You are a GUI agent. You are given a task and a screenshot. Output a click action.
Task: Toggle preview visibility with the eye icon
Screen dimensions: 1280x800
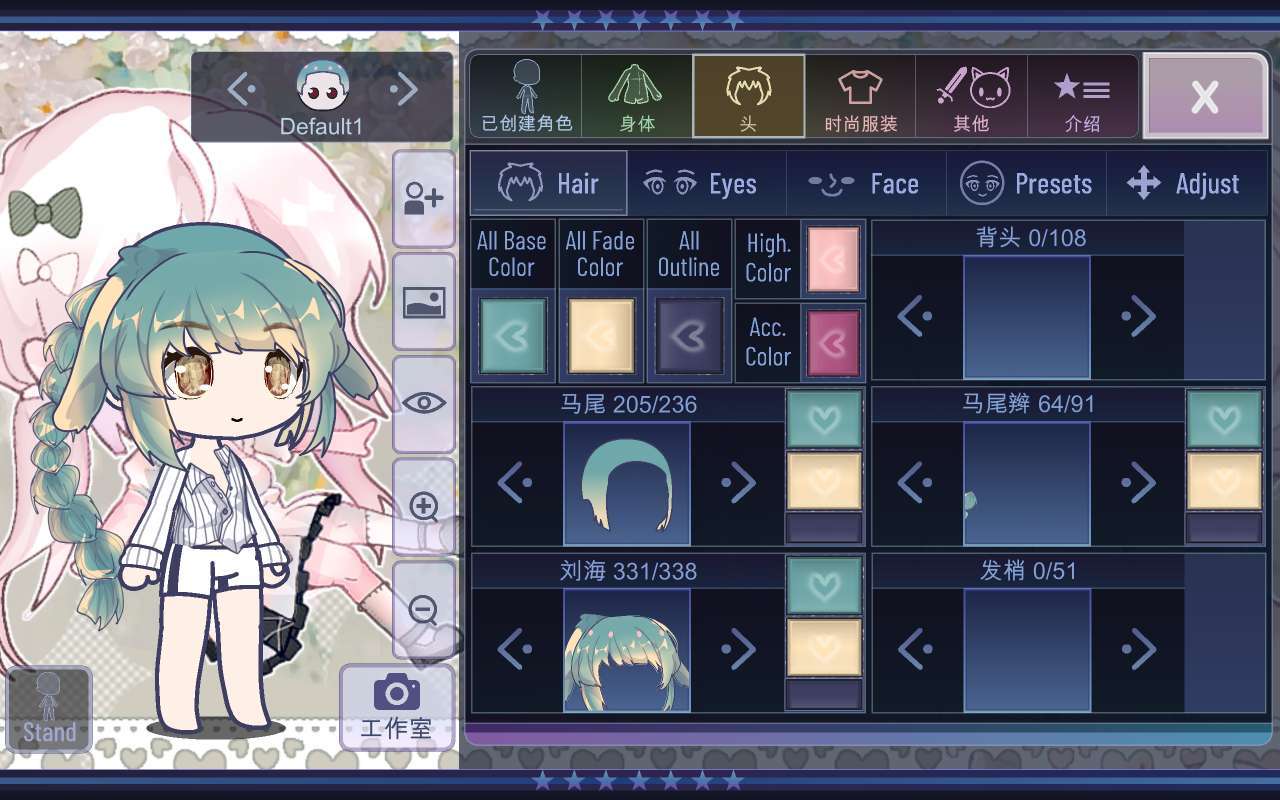[x=424, y=405]
